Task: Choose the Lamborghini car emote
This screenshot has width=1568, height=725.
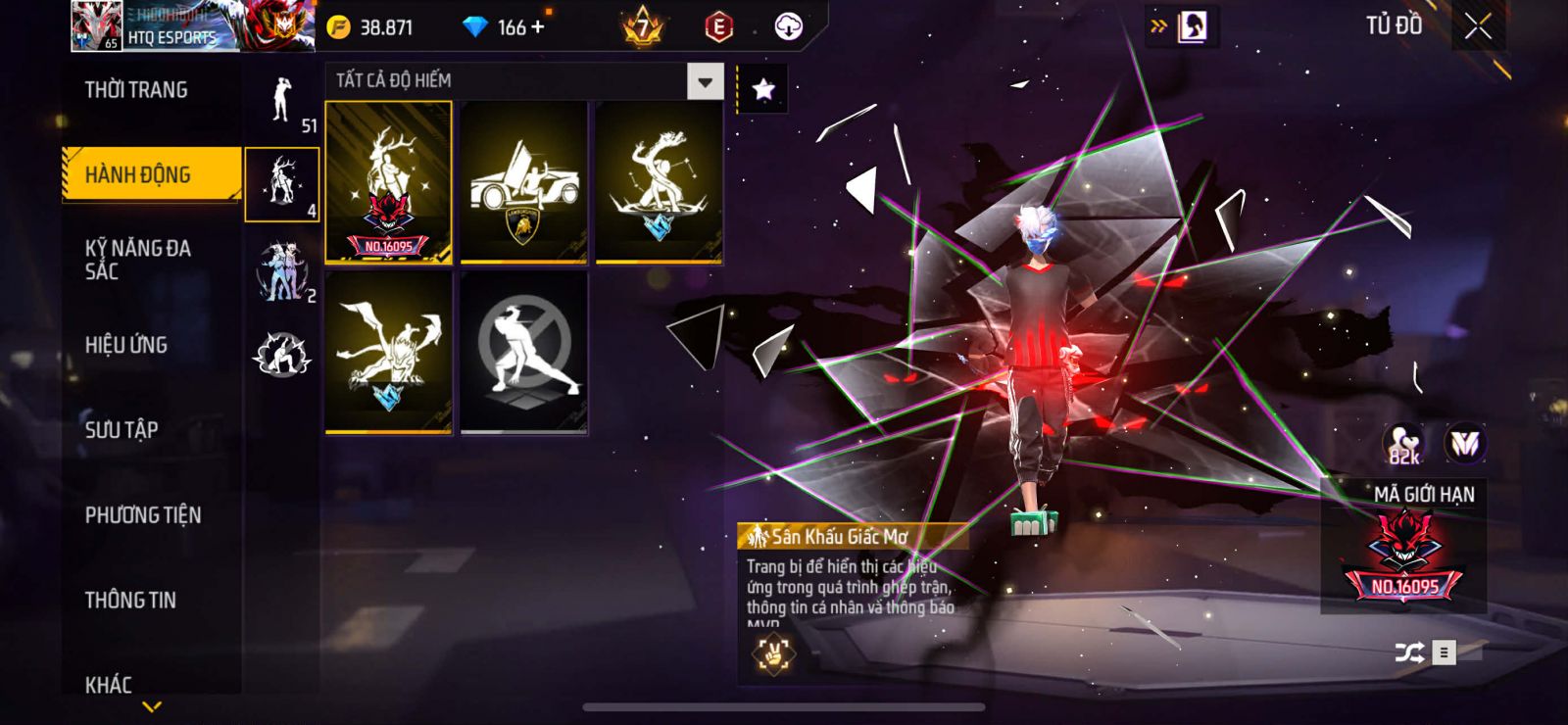Action: click(523, 182)
